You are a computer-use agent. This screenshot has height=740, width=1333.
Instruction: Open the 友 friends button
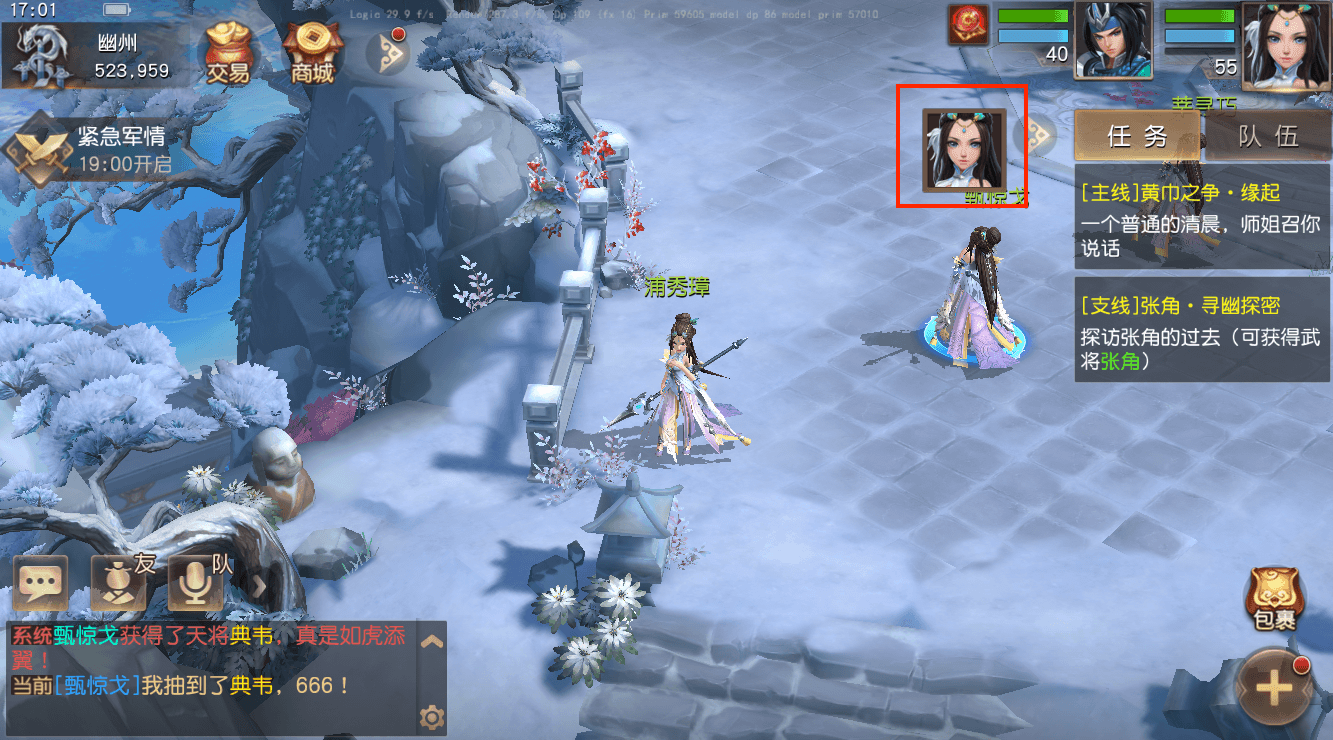pos(120,583)
